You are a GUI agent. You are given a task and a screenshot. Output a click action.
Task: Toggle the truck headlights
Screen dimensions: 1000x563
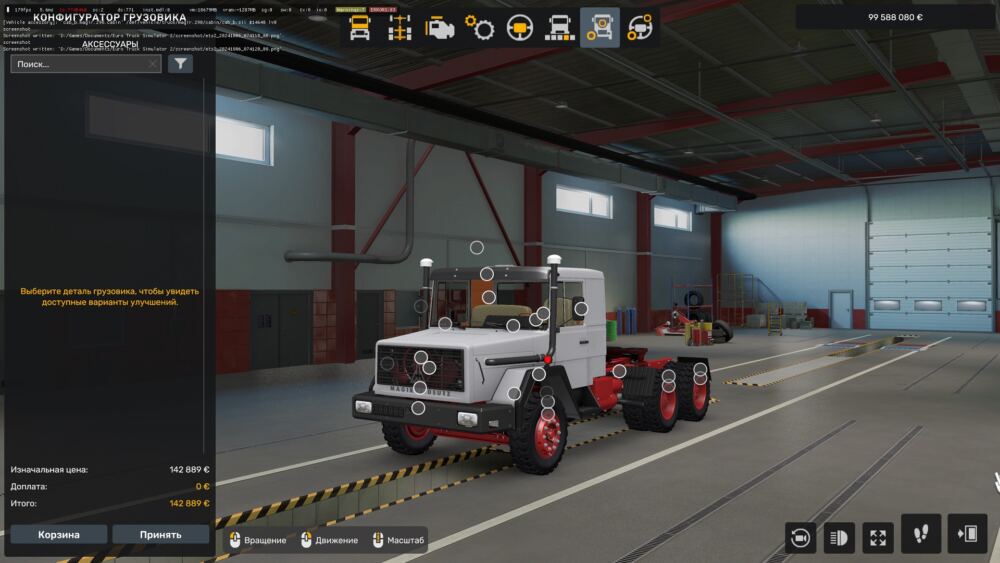click(x=838, y=538)
